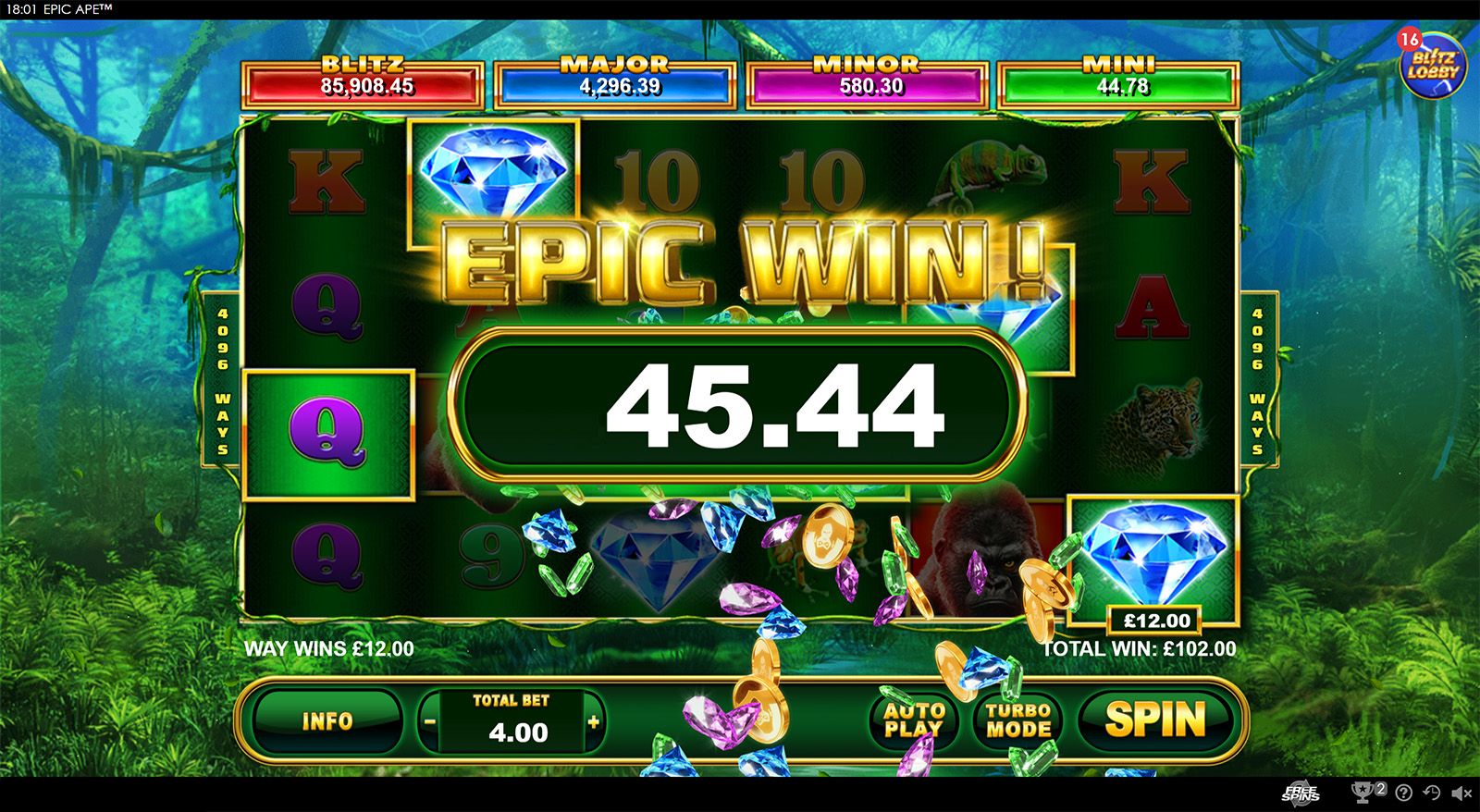Unmute sound with the speaker icon
1480x812 pixels.
point(1461,793)
